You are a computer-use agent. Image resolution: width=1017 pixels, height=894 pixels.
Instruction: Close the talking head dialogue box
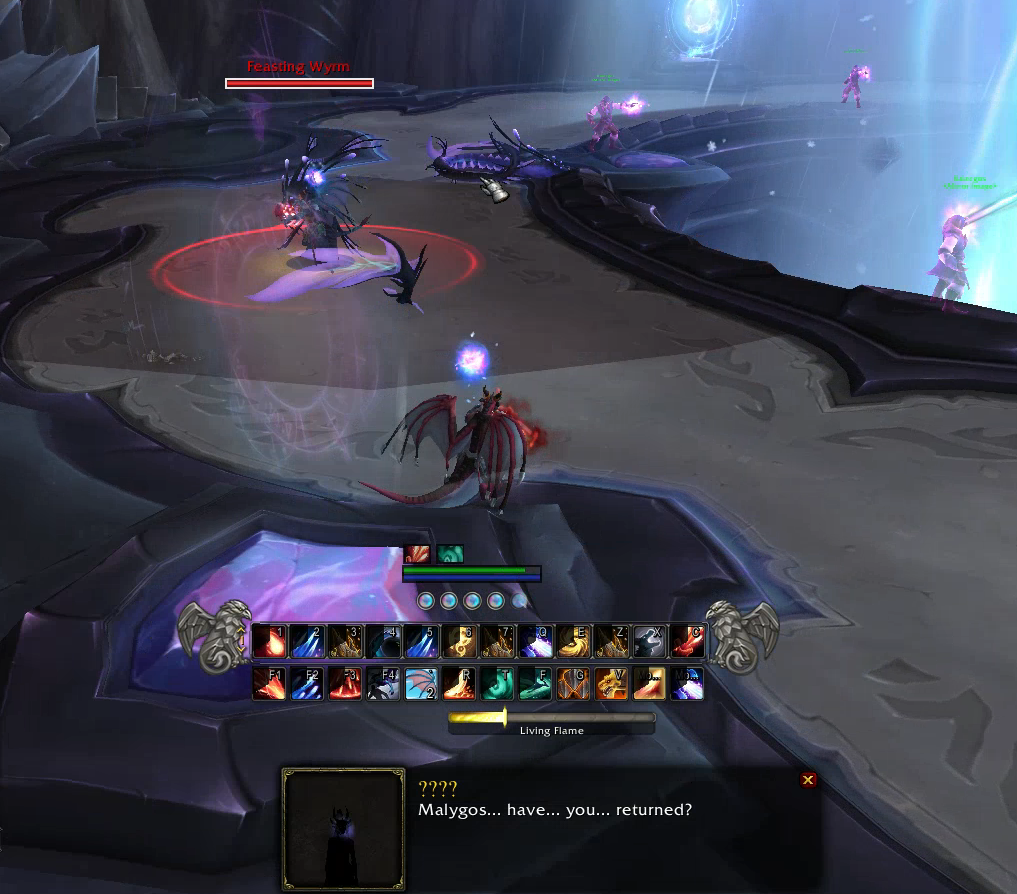coord(808,780)
